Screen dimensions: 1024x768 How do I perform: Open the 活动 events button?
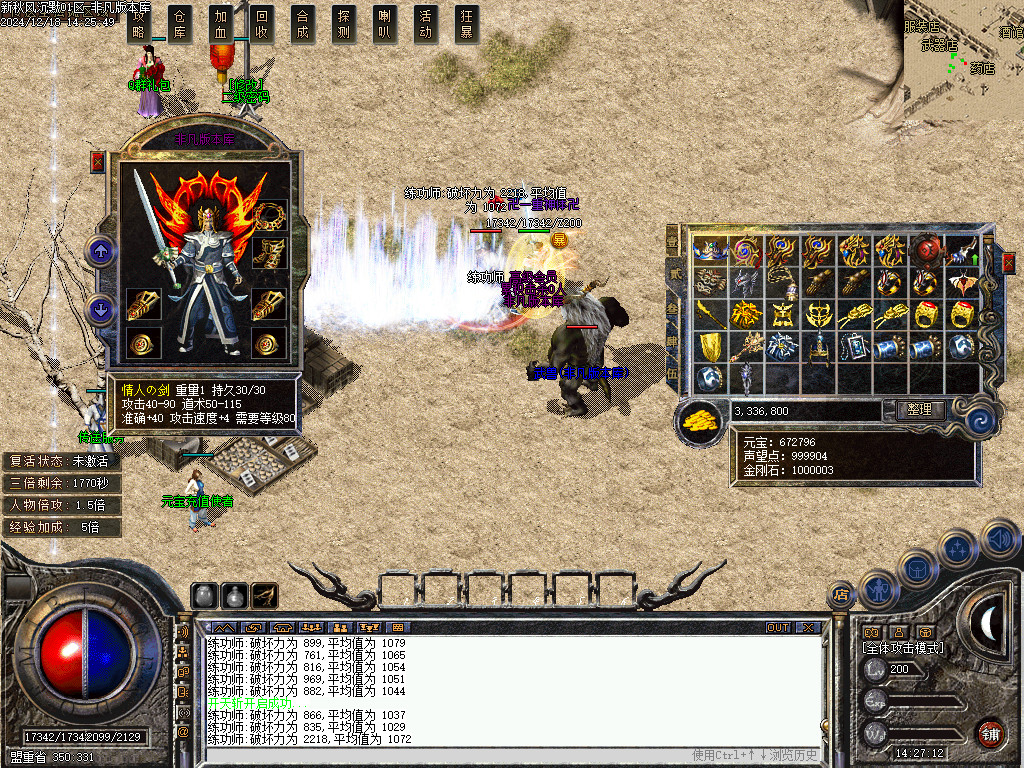coord(425,24)
